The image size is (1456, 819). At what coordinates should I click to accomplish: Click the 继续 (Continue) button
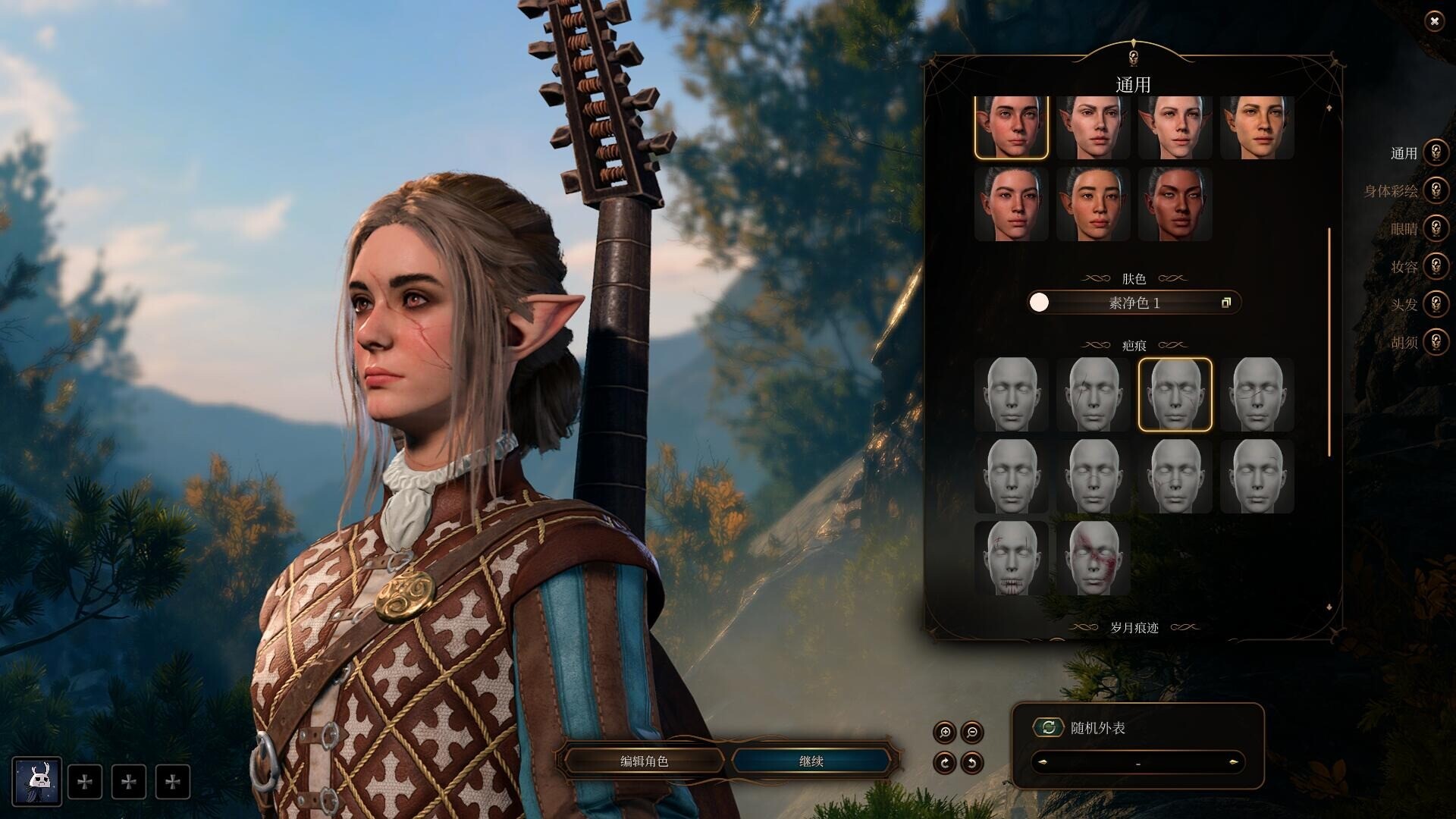pyautogui.click(x=811, y=761)
